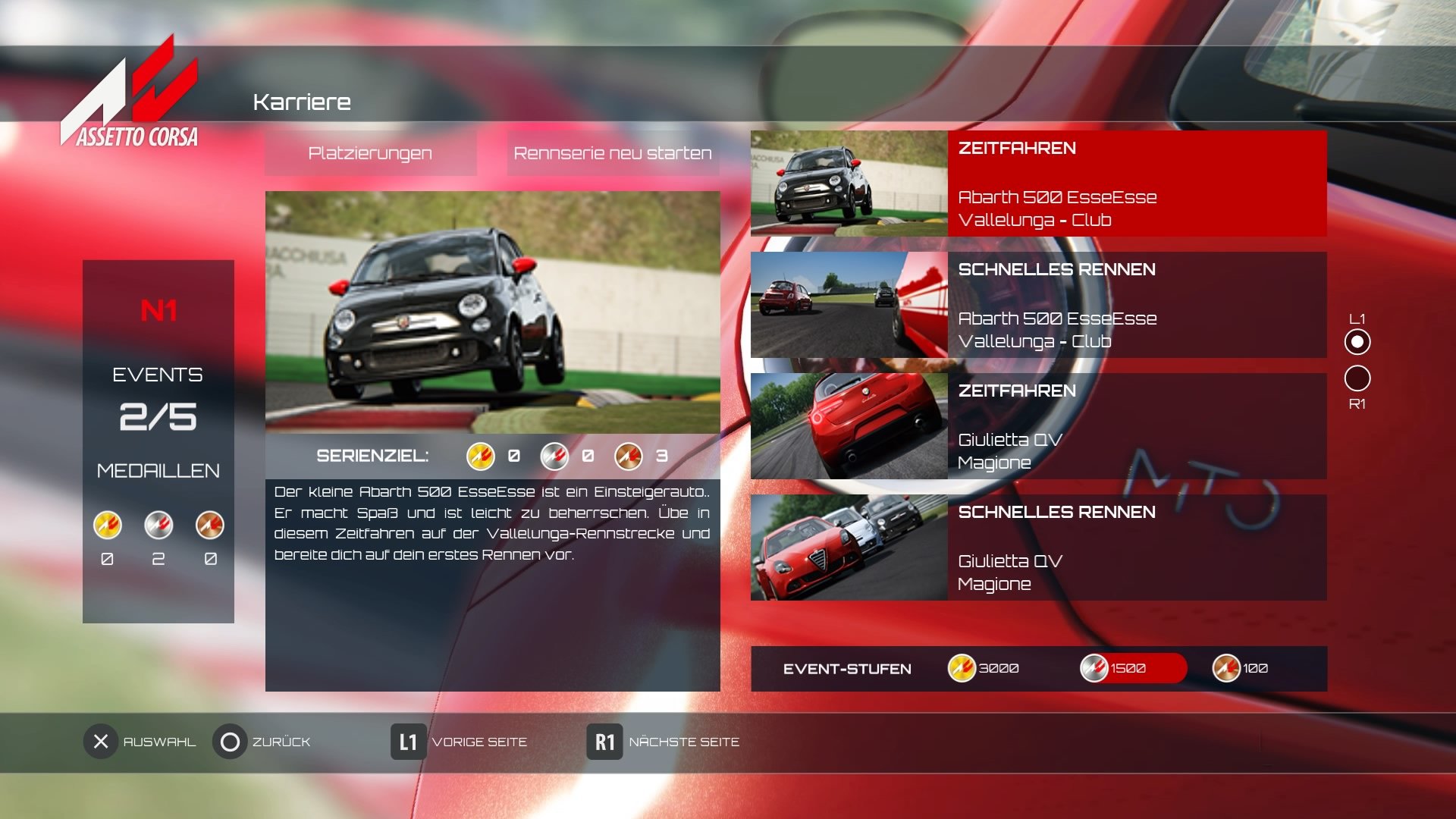Select the filled L1 page indicator dot
The height and width of the screenshot is (819, 1456).
point(1359,341)
